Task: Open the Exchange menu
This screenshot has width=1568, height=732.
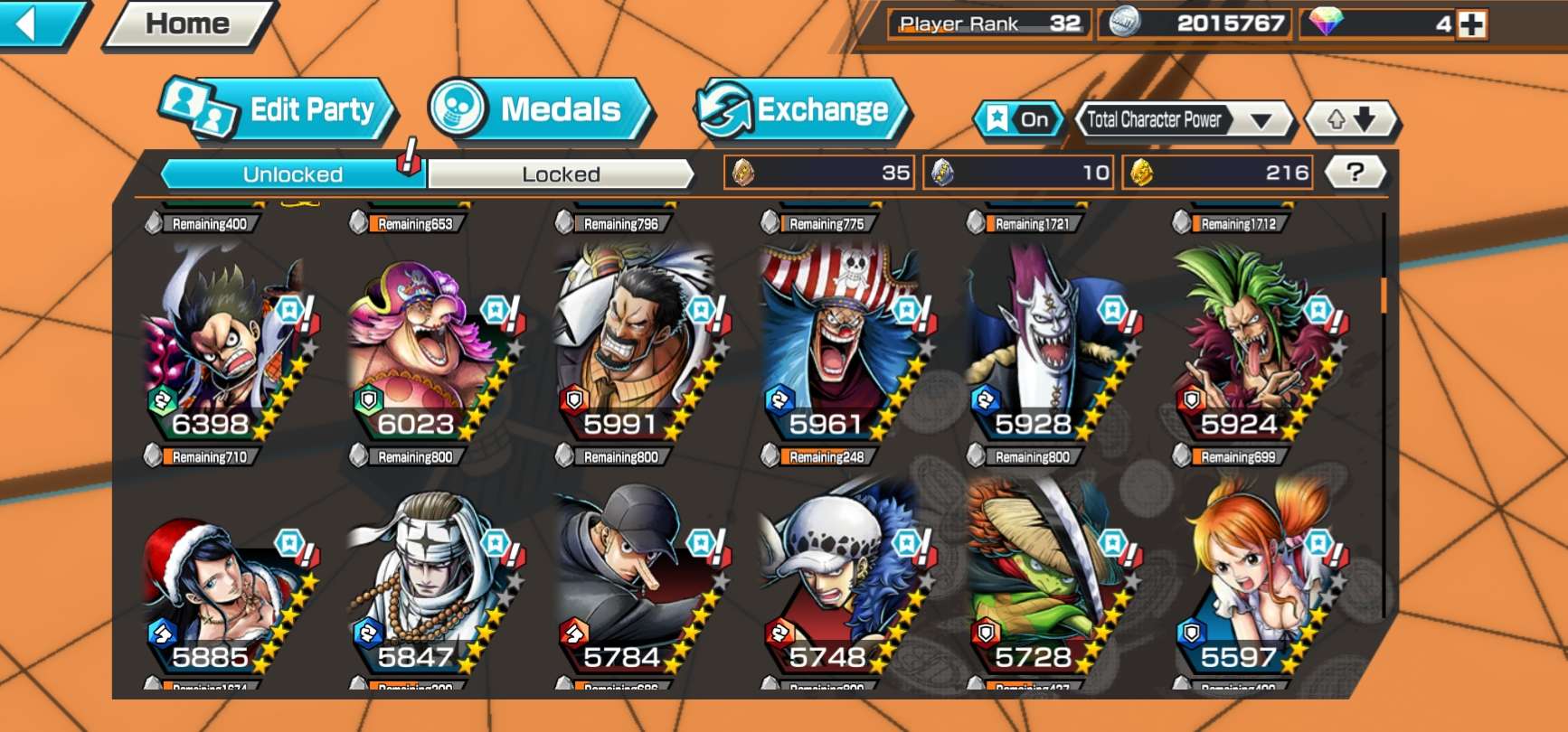Action: point(803,110)
